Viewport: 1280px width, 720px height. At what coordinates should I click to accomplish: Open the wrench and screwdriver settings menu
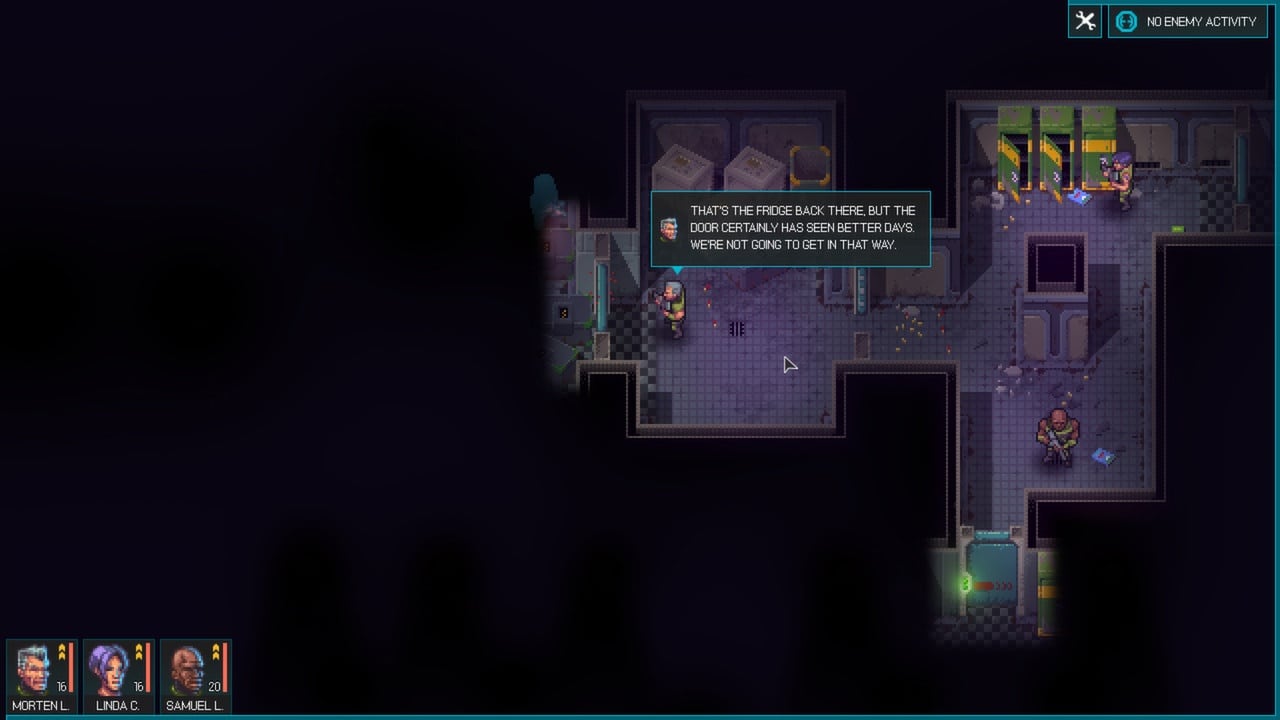(1085, 21)
